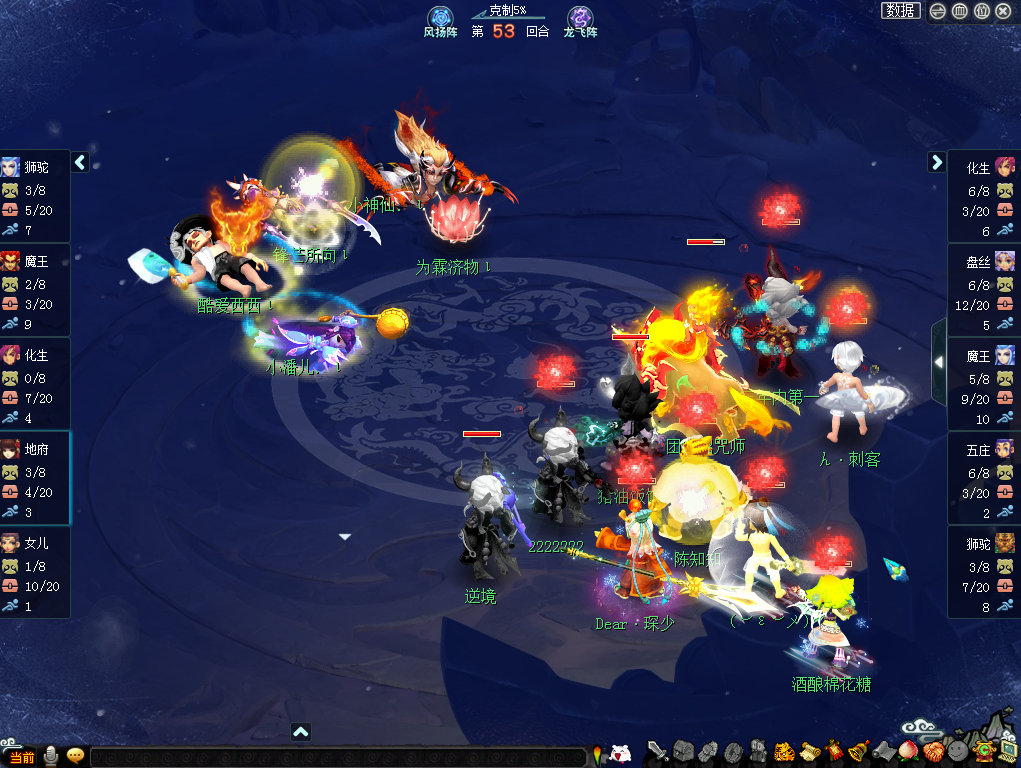Click the chat input field
Image resolution: width=1021 pixels, height=768 pixels.
[x=338, y=757]
